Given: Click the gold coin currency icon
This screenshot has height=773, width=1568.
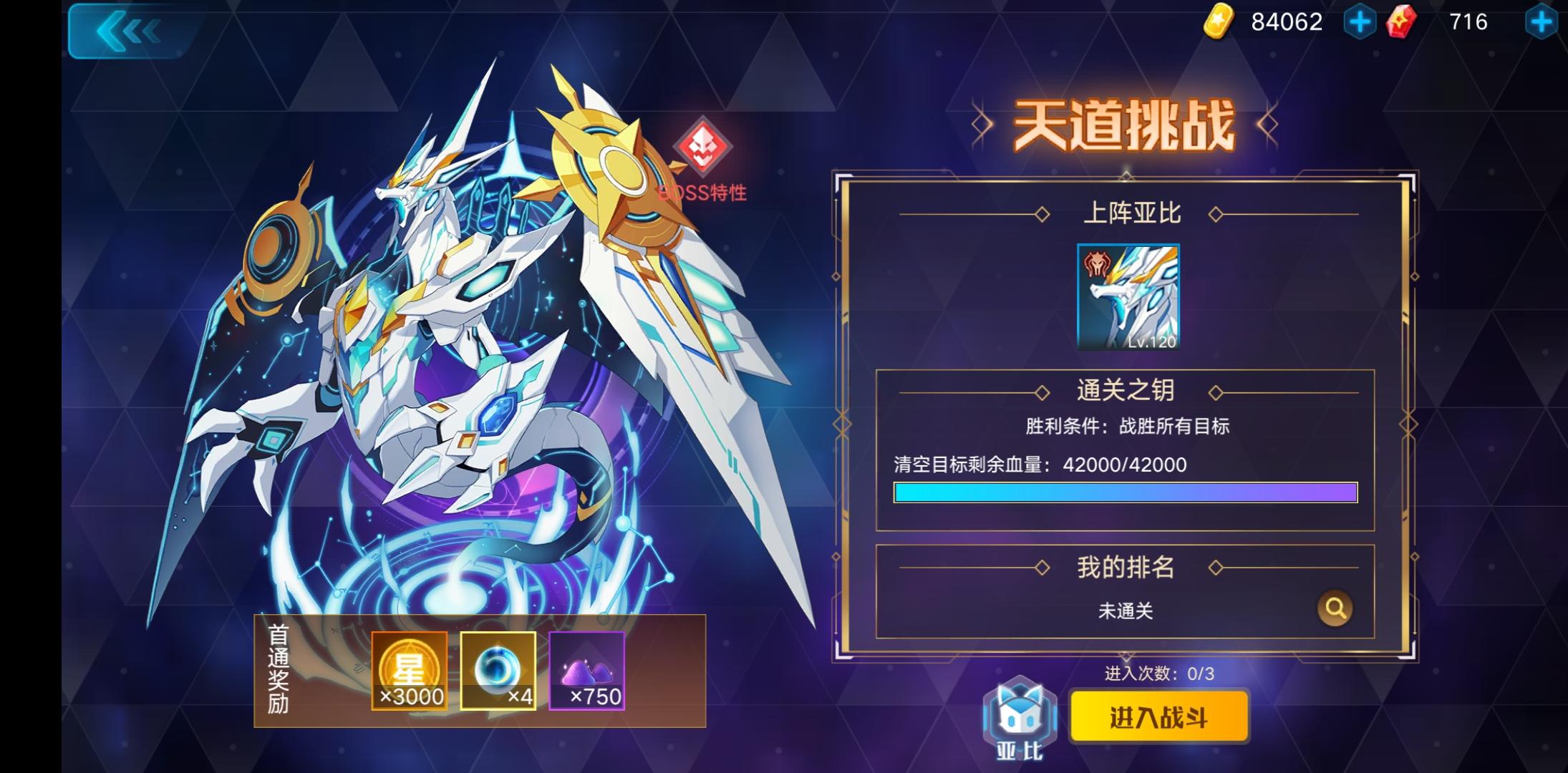Looking at the screenshot, I should [x=1219, y=21].
